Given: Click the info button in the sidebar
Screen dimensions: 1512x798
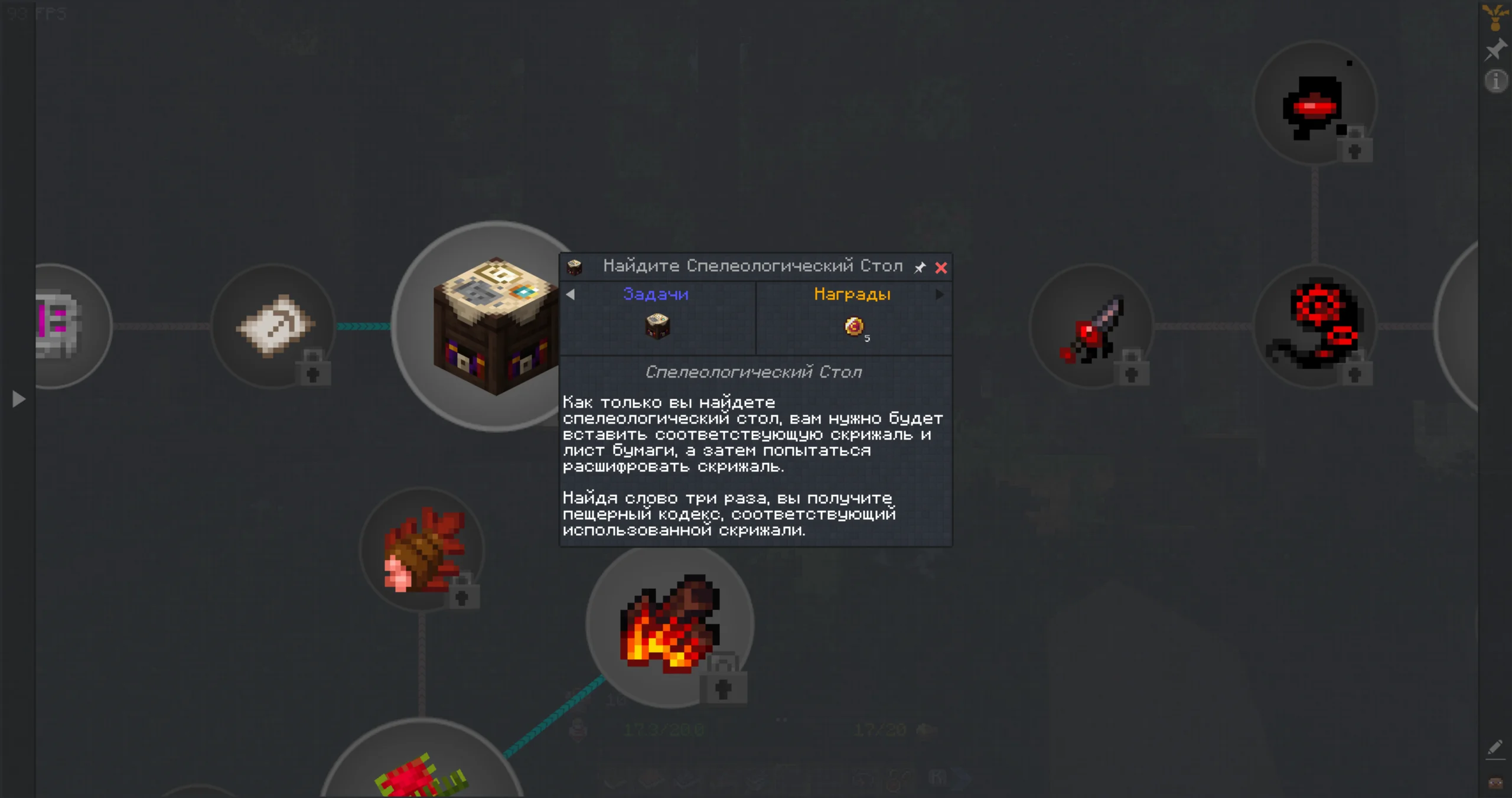Looking at the screenshot, I should tap(1495, 81).
